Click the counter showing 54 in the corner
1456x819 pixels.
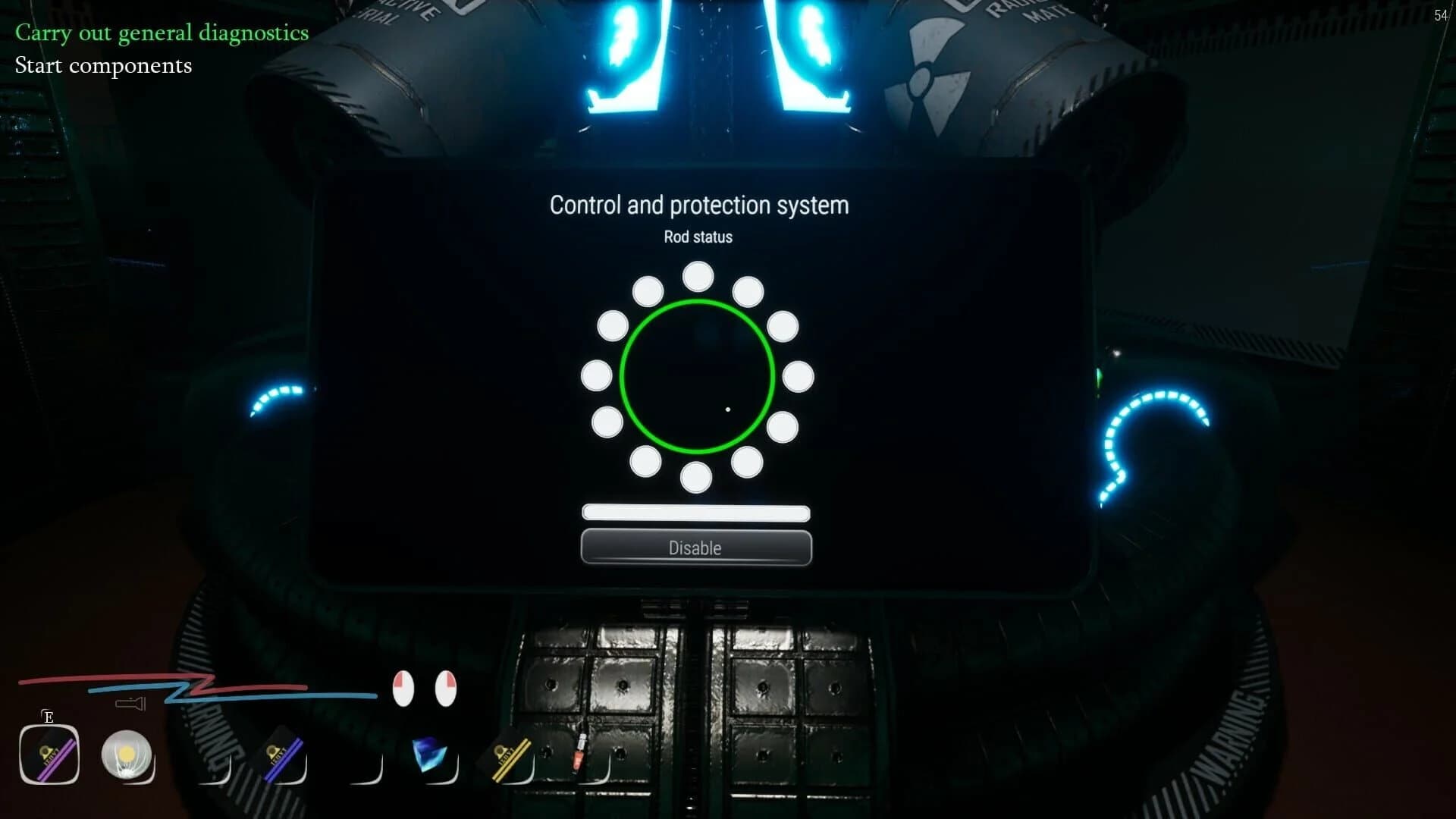[1442, 15]
